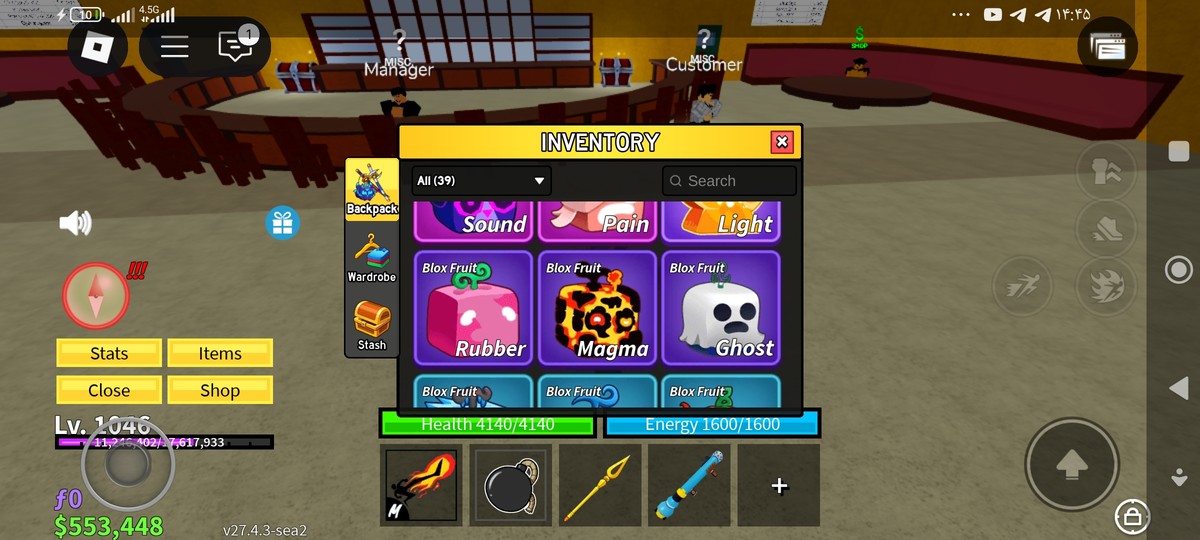Switch to the Backpack tab
This screenshot has width=1200, height=540.
click(372, 188)
